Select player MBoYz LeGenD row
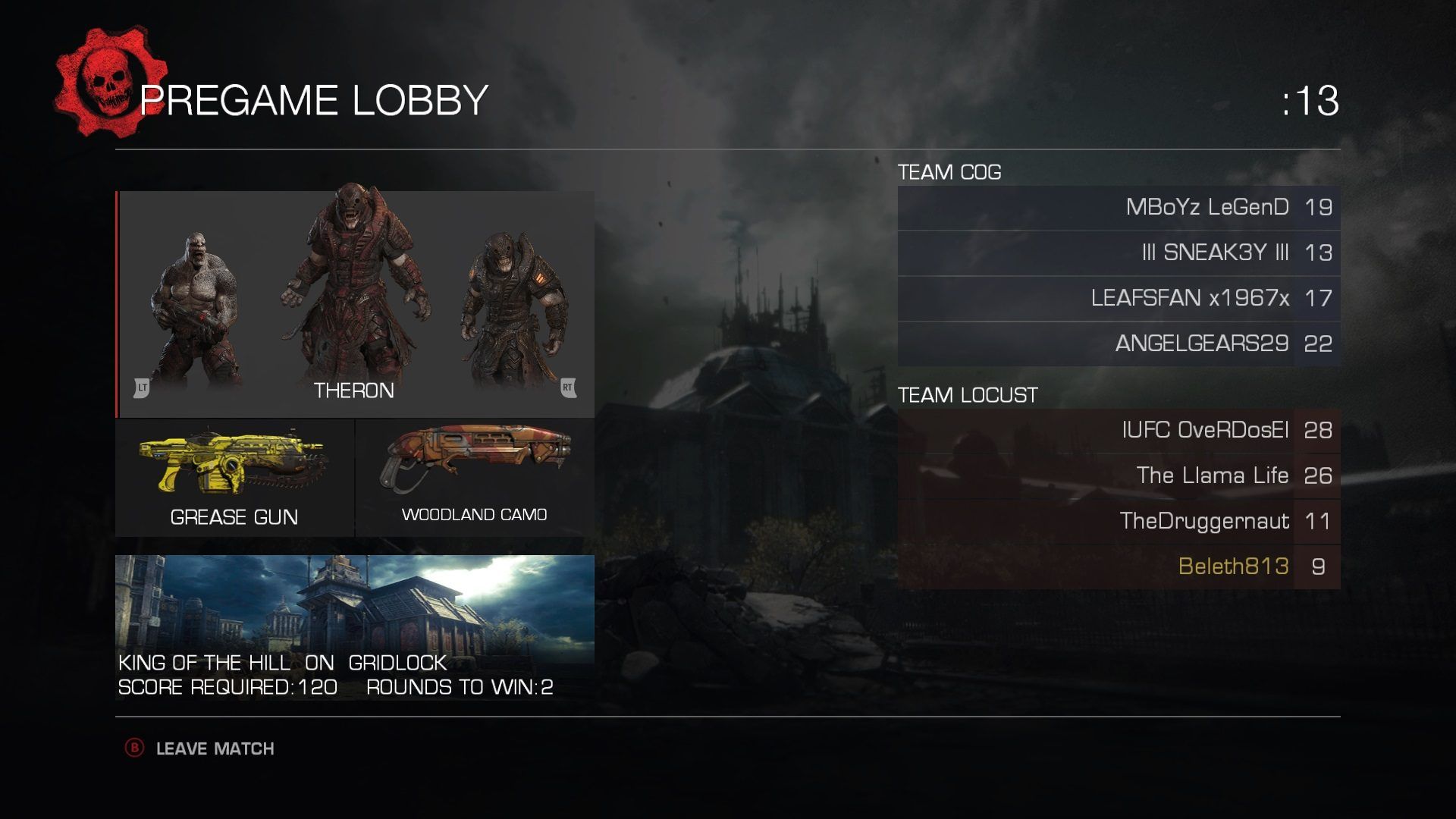The width and height of the screenshot is (1456, 819). [1119, 208]
